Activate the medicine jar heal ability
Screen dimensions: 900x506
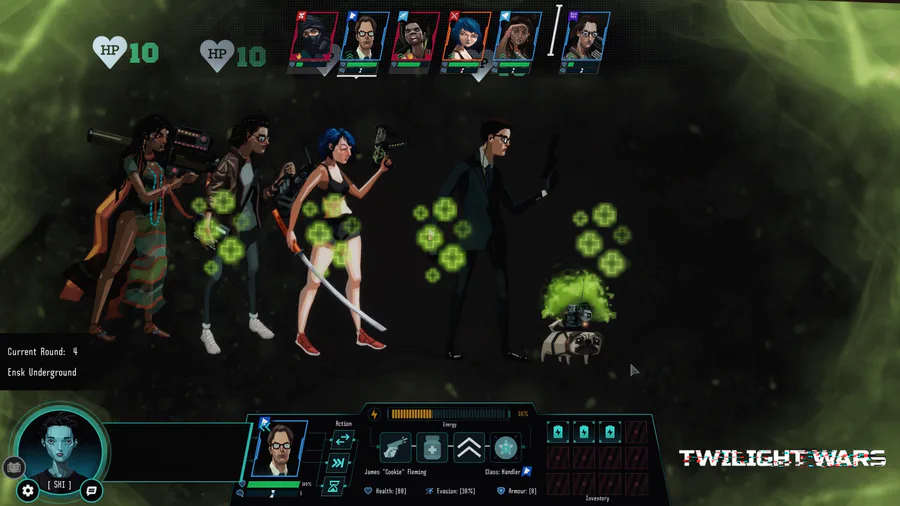tap(432, 447)
